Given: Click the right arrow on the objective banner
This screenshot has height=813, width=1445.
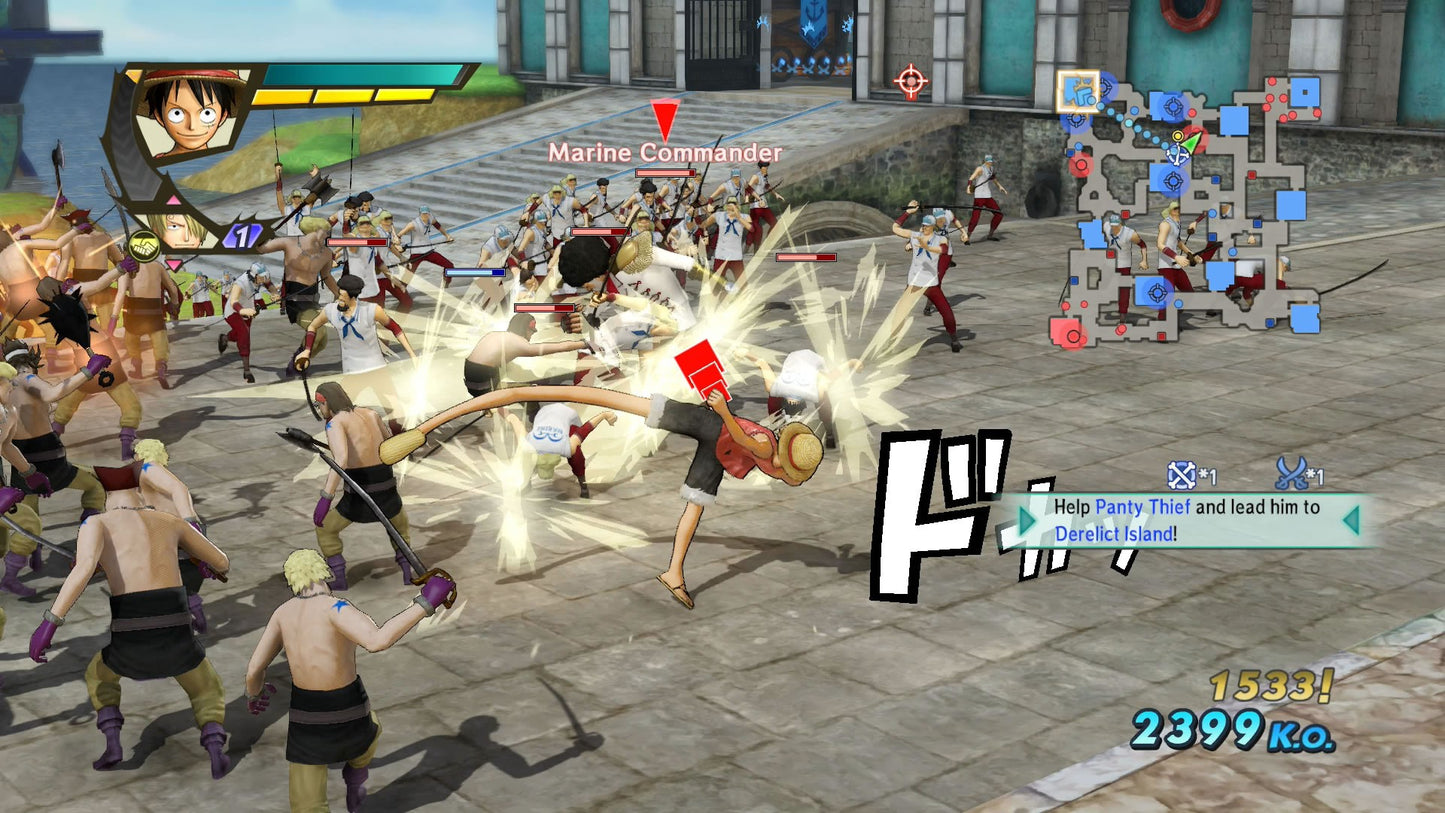Looking at the screenshot, I should click(1353, 522).
